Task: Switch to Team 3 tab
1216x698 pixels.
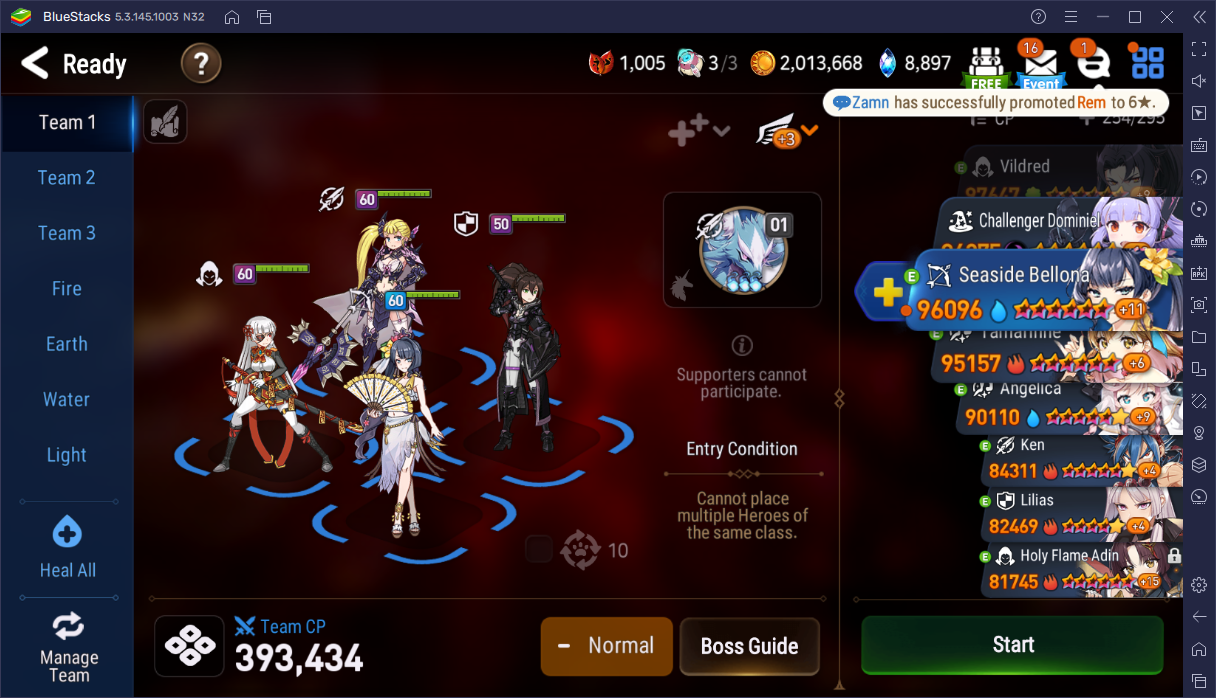Action: coord(66,233)
